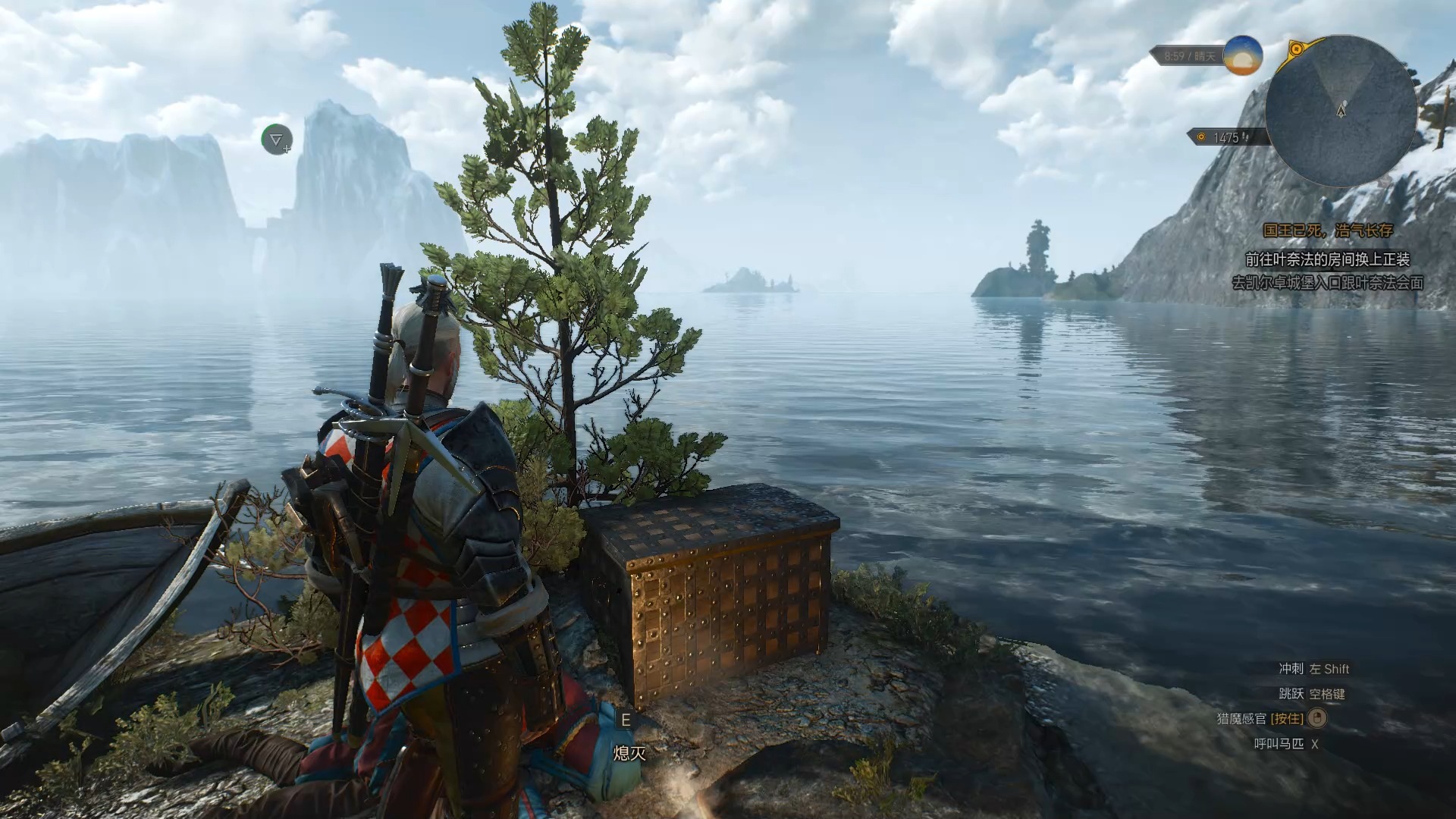Select the objective 前往叶奈法的房间换上正装

pos(1327,259)
